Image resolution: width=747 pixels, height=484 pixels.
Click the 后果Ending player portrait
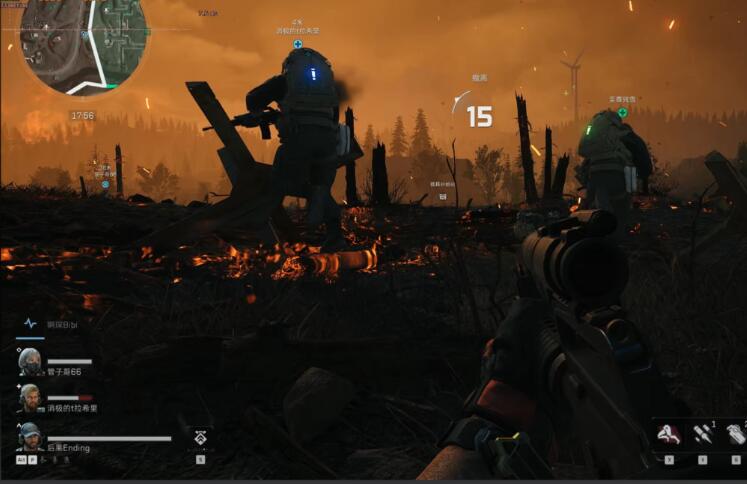(30, 437)
